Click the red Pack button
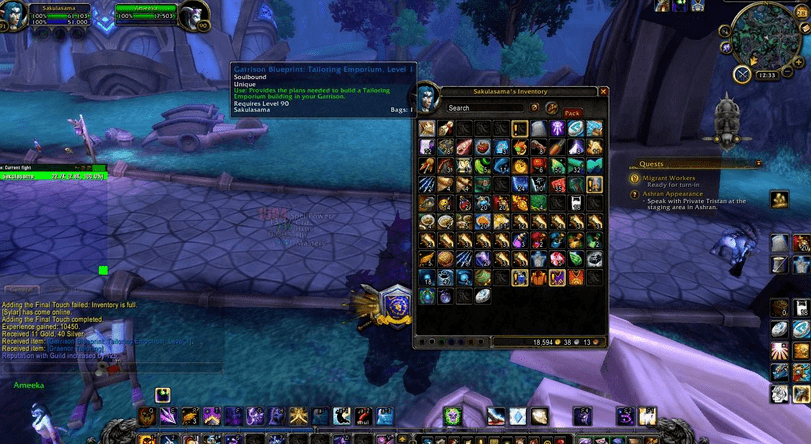This screenshot has height=444, width=811. point(573,113)
